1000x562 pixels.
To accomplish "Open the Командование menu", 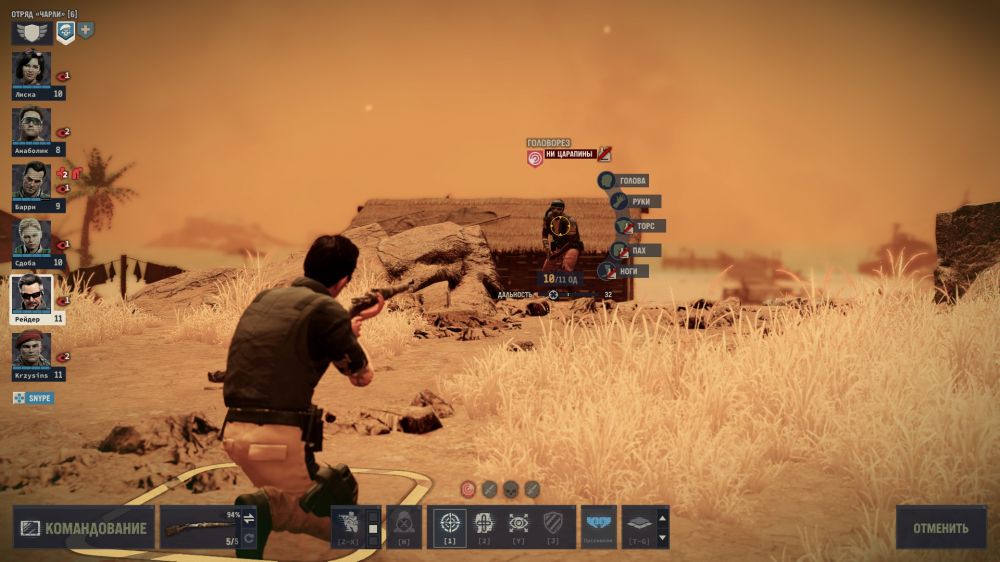I will pos(83,528).
